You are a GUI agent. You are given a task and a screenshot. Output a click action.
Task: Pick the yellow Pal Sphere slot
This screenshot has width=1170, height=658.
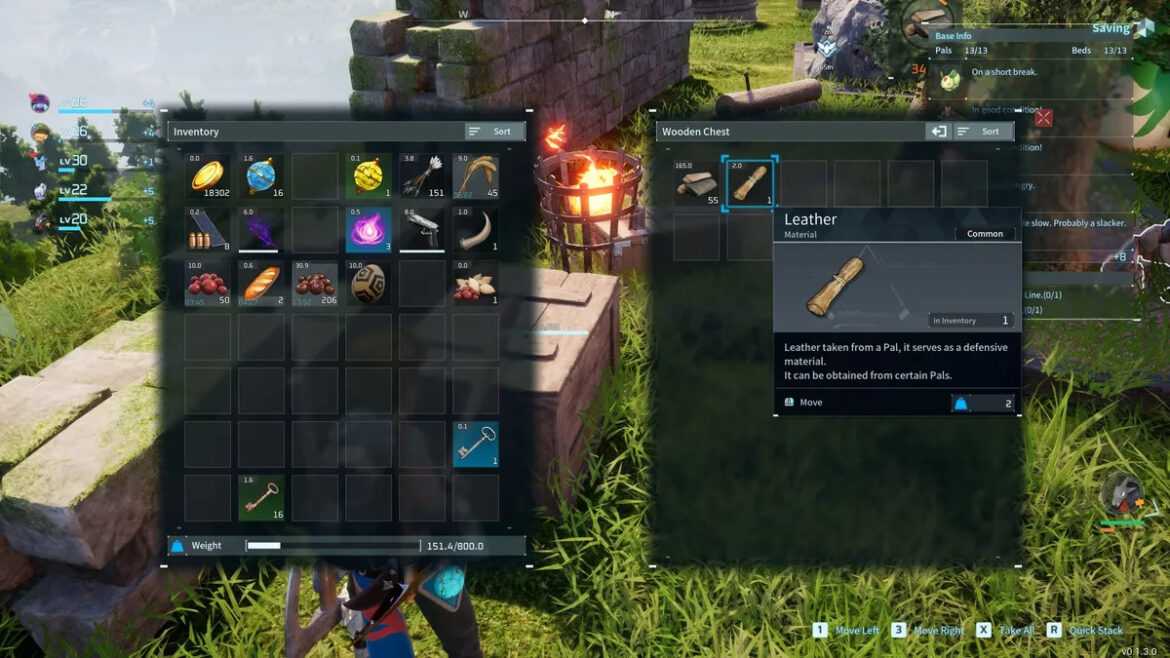(368, 177)
